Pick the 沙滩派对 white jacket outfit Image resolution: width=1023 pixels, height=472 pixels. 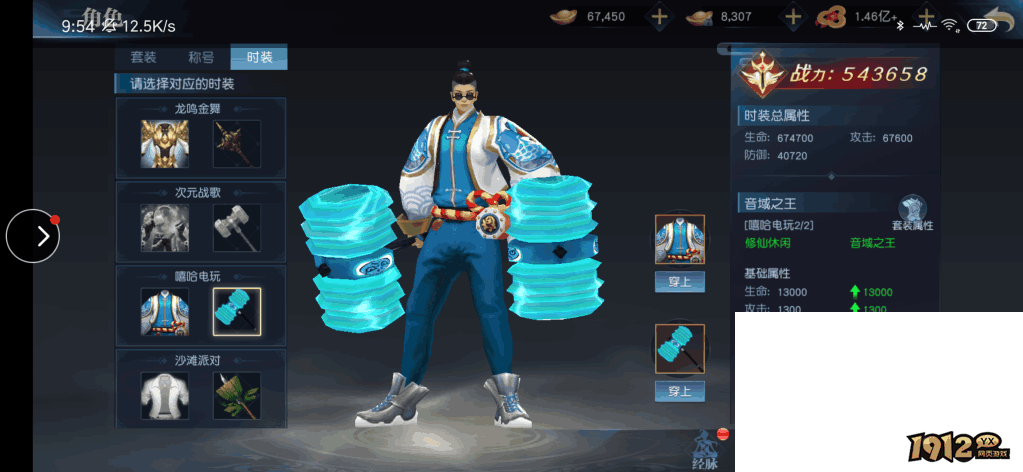click(x=165, y=396)
